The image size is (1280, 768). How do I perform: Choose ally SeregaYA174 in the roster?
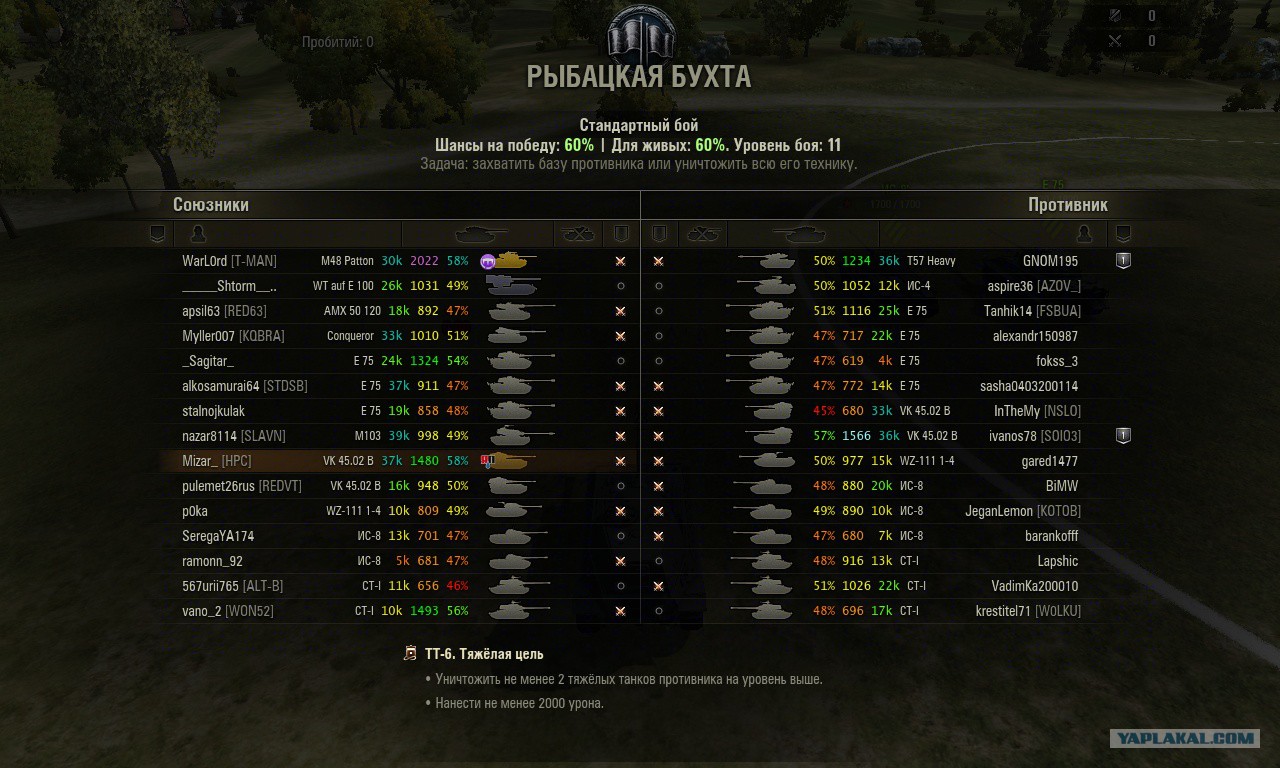(x=218, y=536)
